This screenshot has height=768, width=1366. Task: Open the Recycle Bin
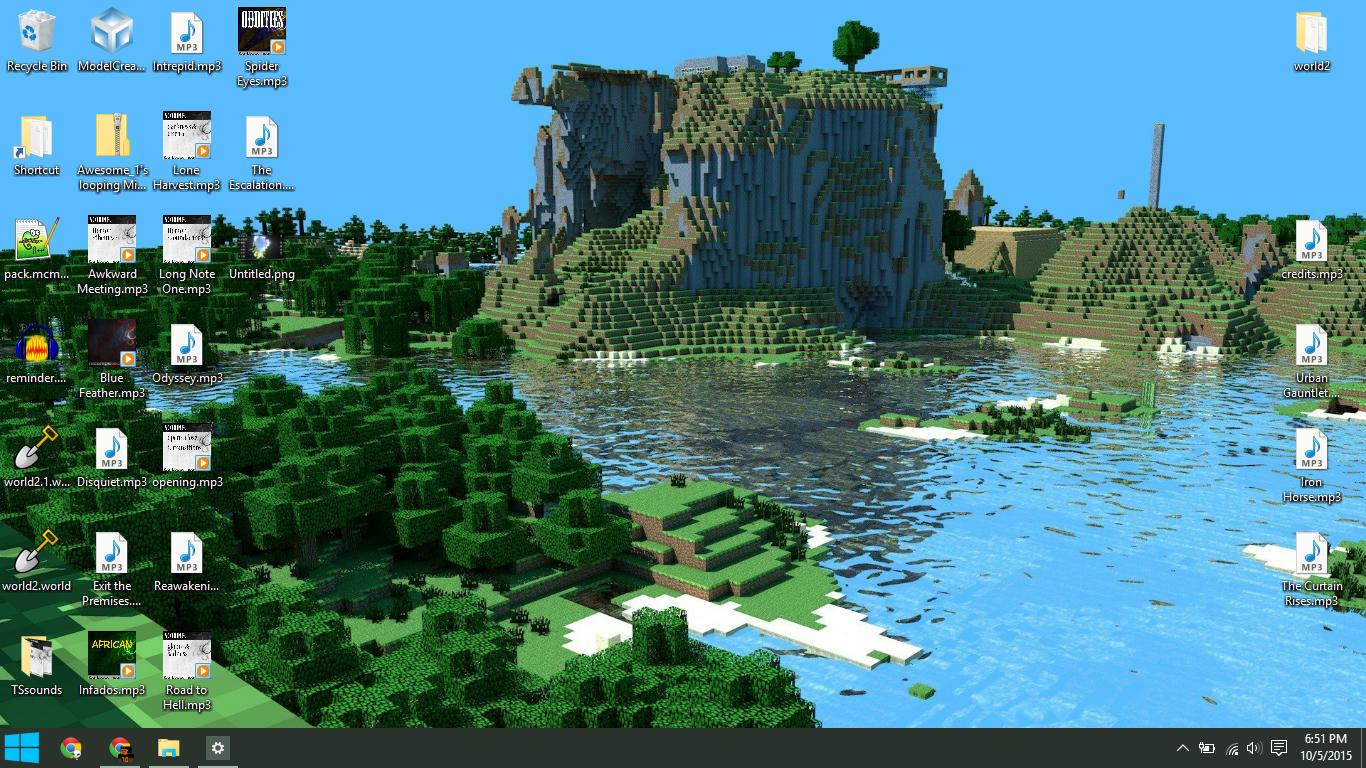click(37, 30)
